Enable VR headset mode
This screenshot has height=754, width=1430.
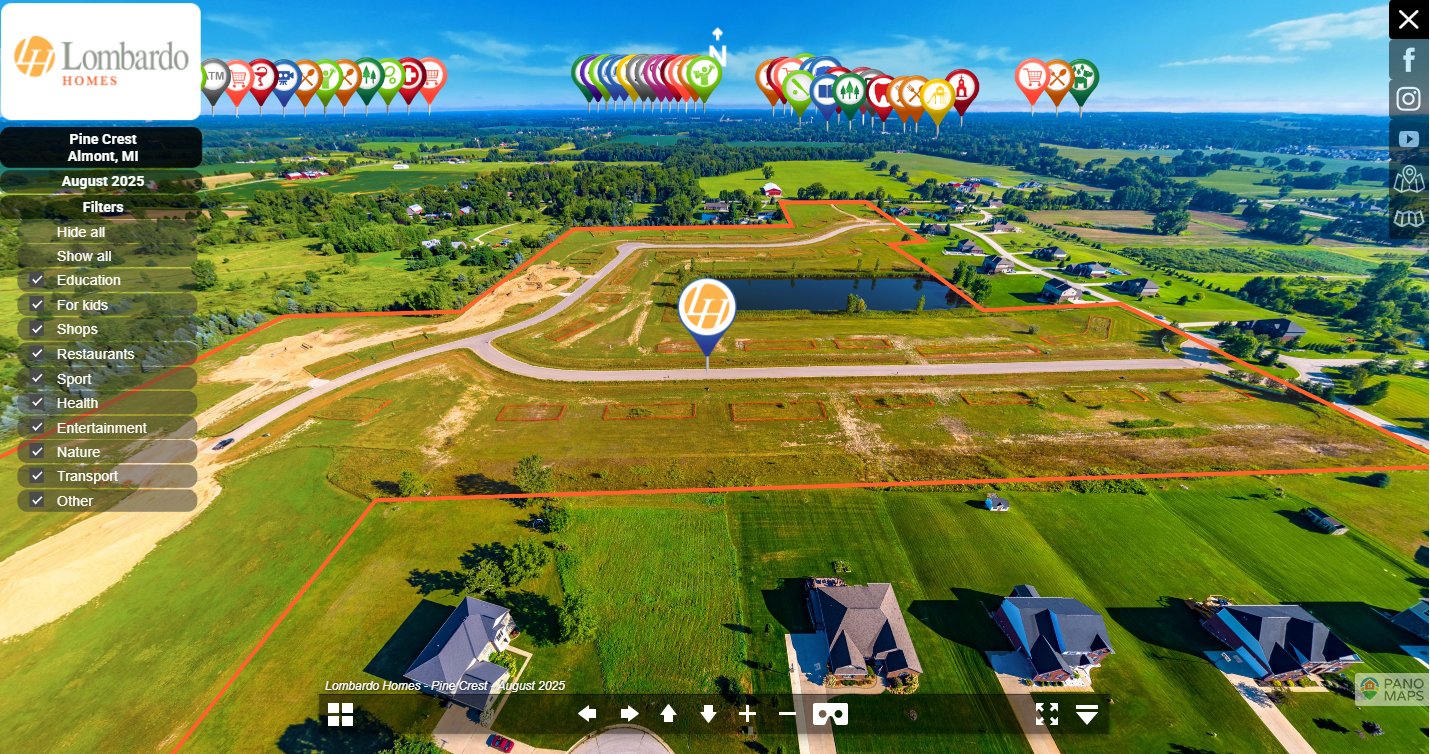click(x=830, y=714)
